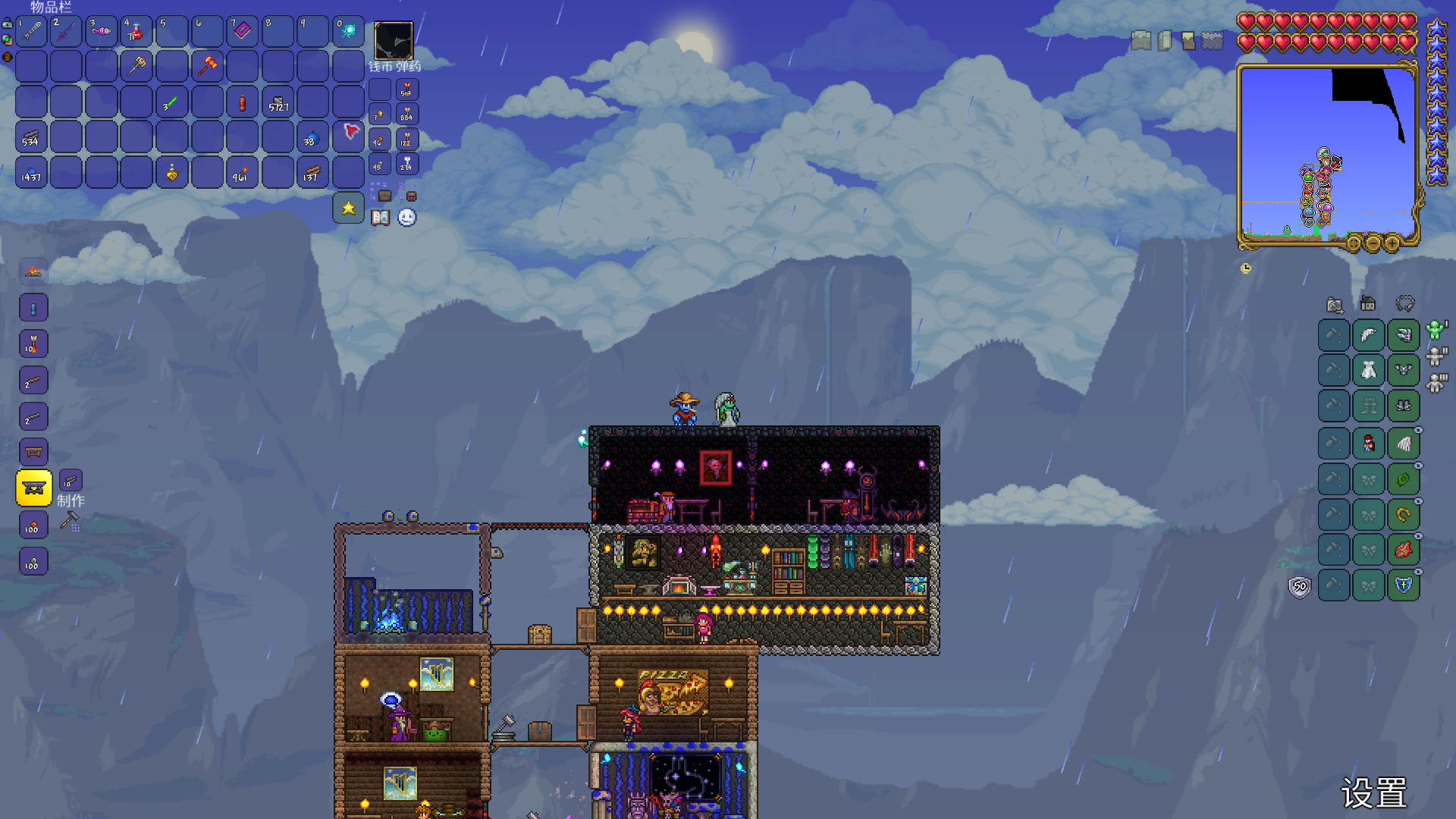The image size is (1456, 819).
Task: Select the golden heart-shaped potion flask
Action: (x=172, y=173)
